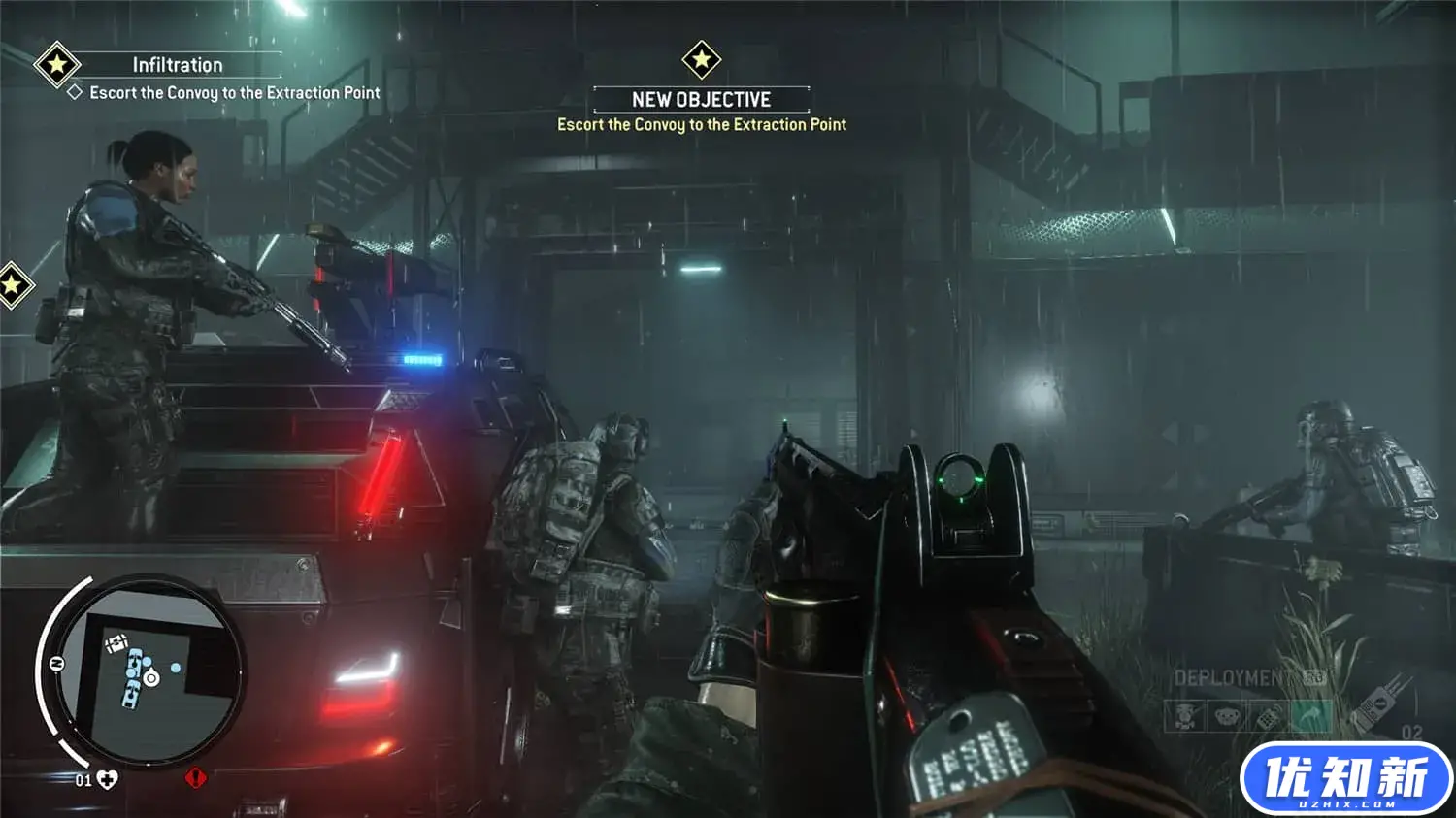Use the first-aid heart medkit icon
This screenshot has width=1456, height=818.
(x=107, y=779)
